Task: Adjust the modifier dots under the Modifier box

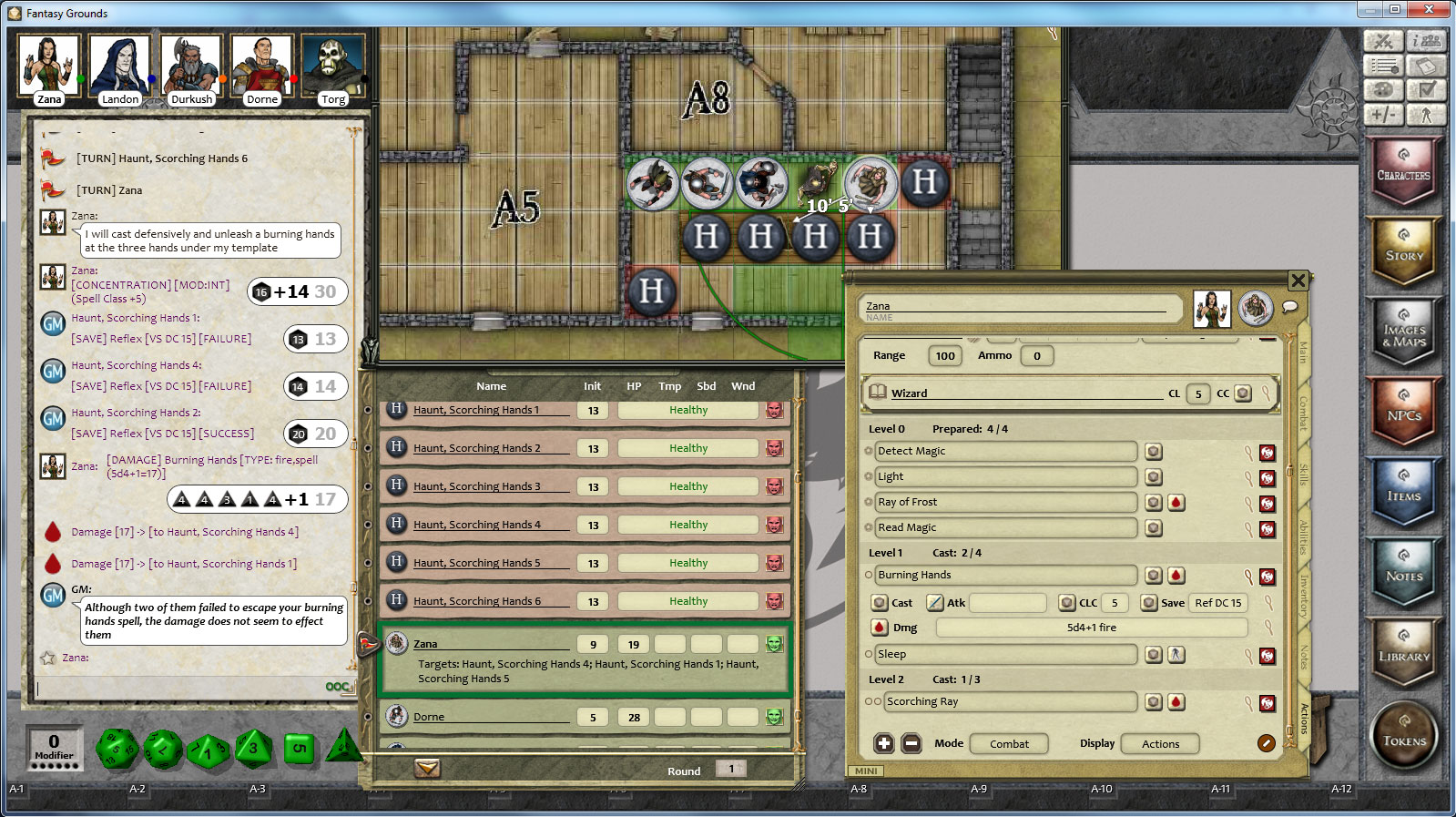Action: pos(53,766)
